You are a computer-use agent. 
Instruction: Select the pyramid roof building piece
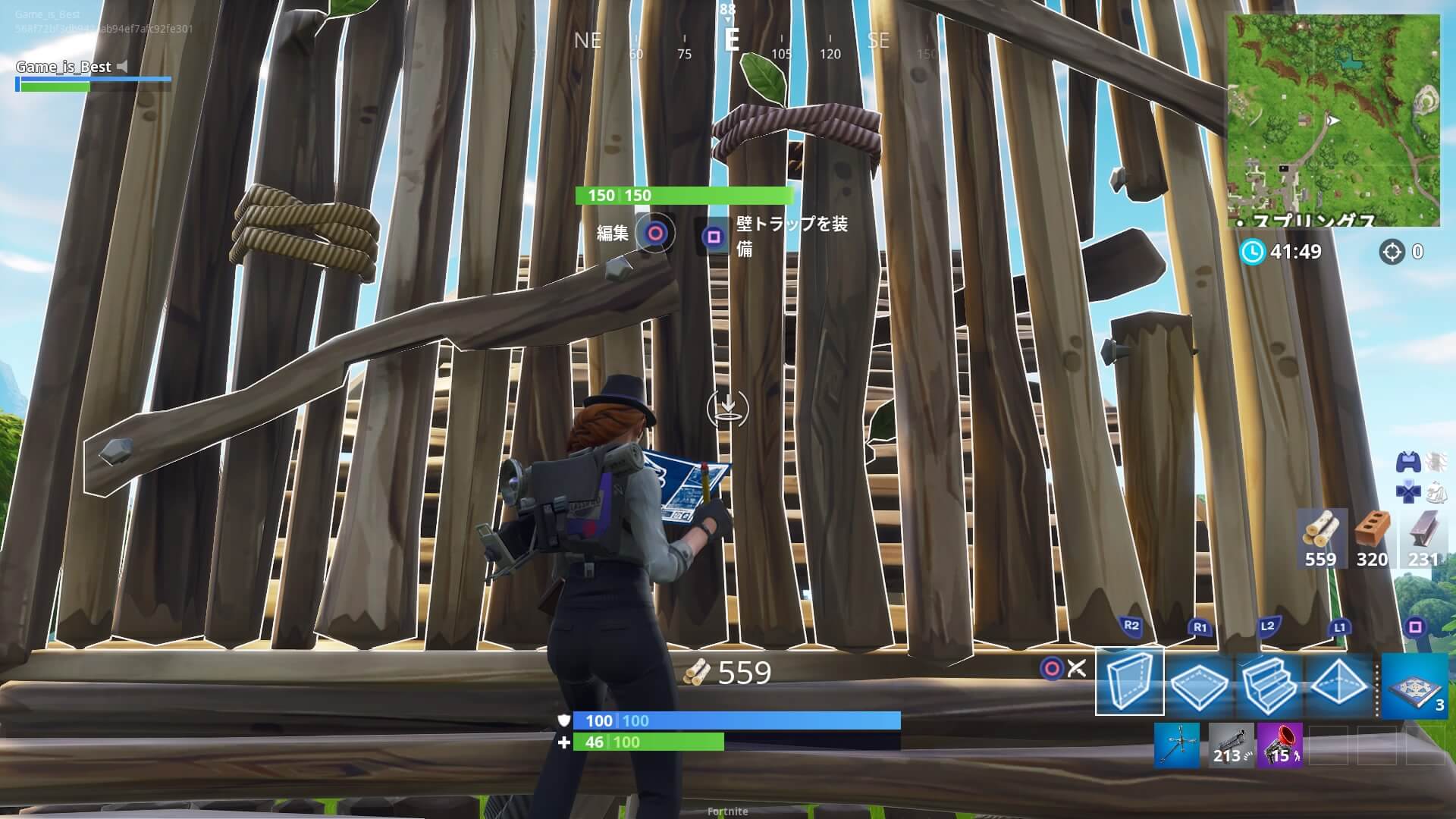(1338, 683)
